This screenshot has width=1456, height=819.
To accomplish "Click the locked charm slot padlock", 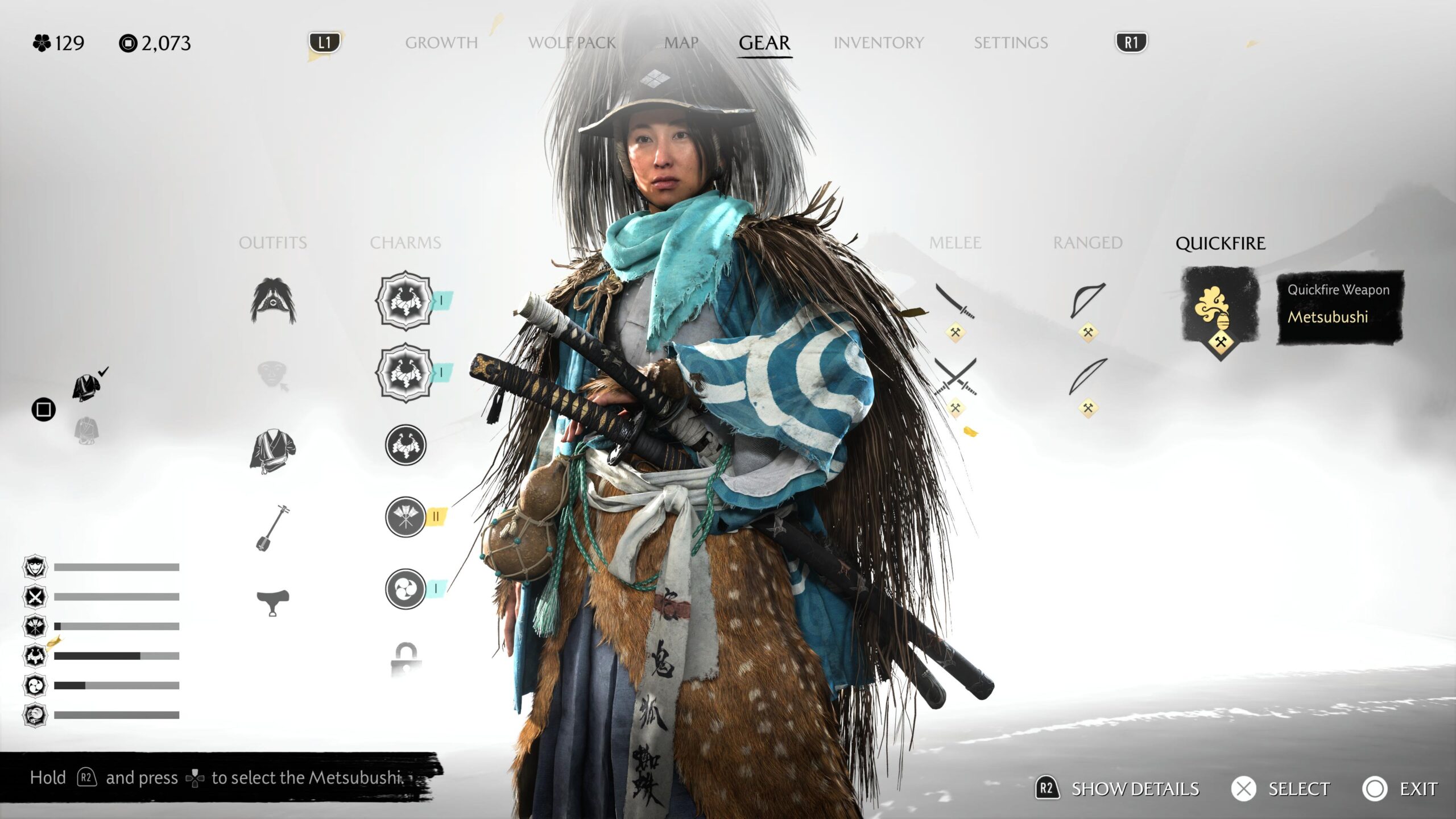I will [405, 659].
